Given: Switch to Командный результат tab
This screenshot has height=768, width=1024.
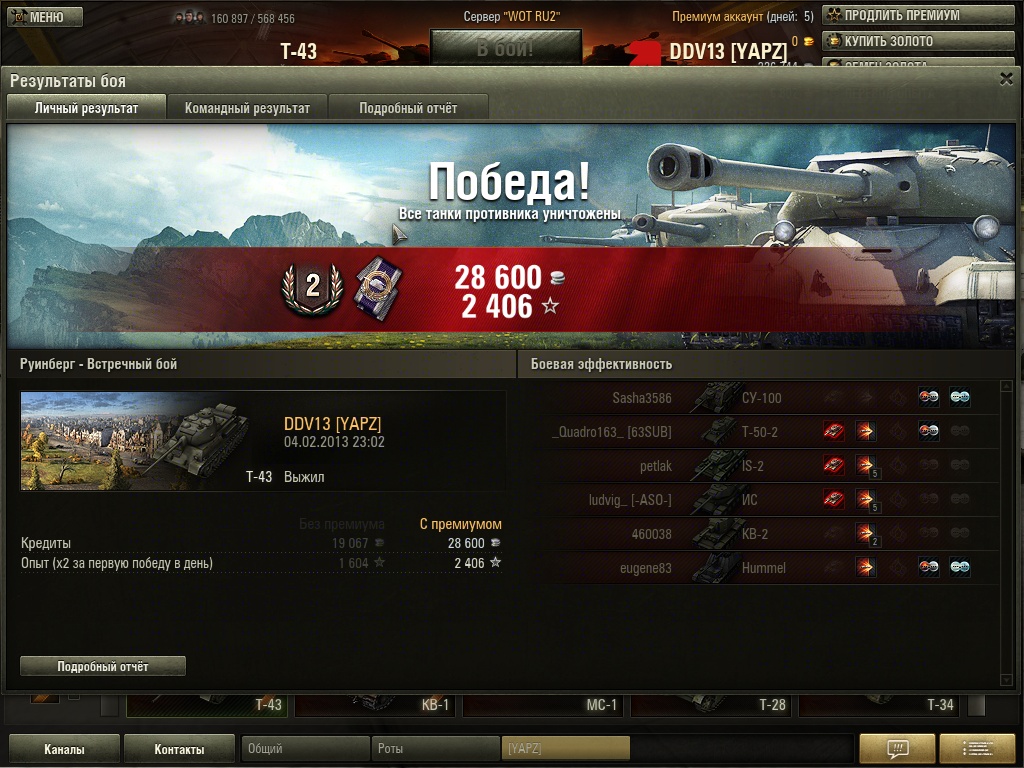Looking at the screenshot, I should pos(247,108).
